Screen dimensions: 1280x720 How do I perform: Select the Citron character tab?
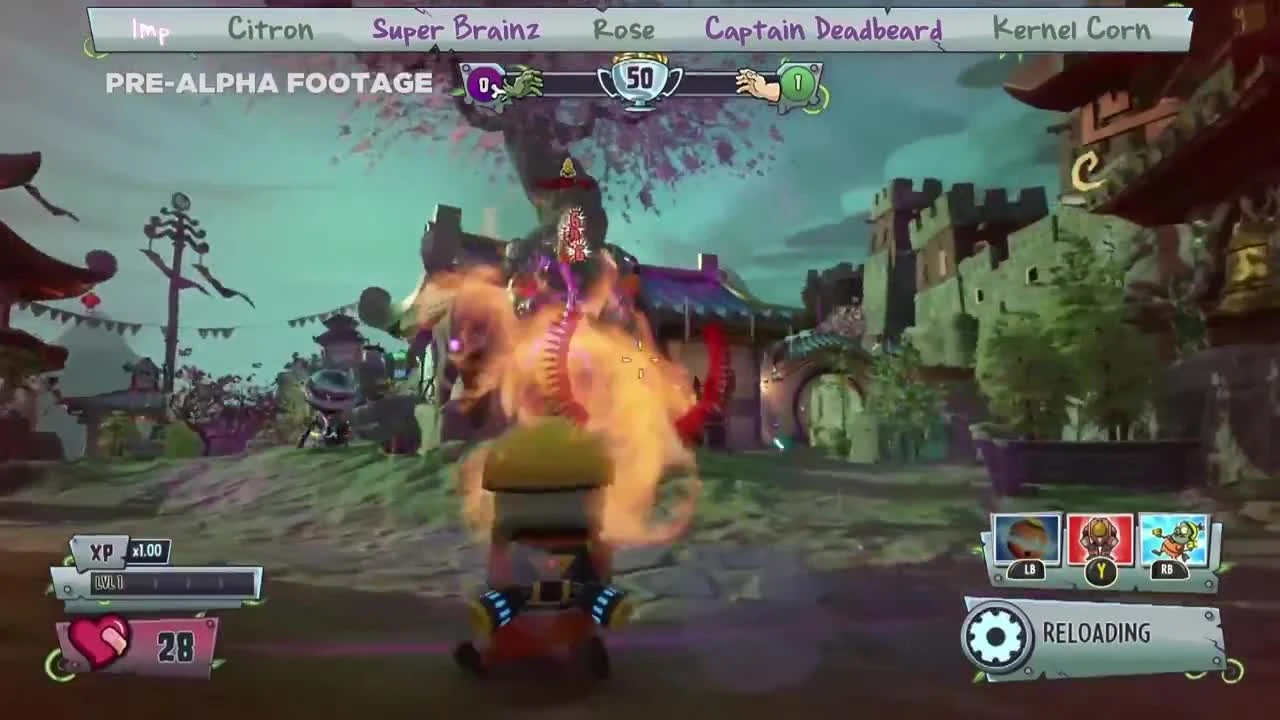271,29
